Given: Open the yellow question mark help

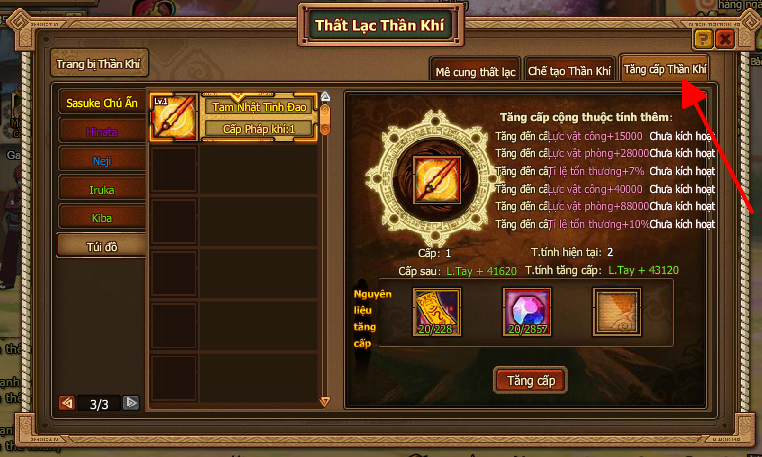Looking at the screenshot, I should (x=703, y=39).
